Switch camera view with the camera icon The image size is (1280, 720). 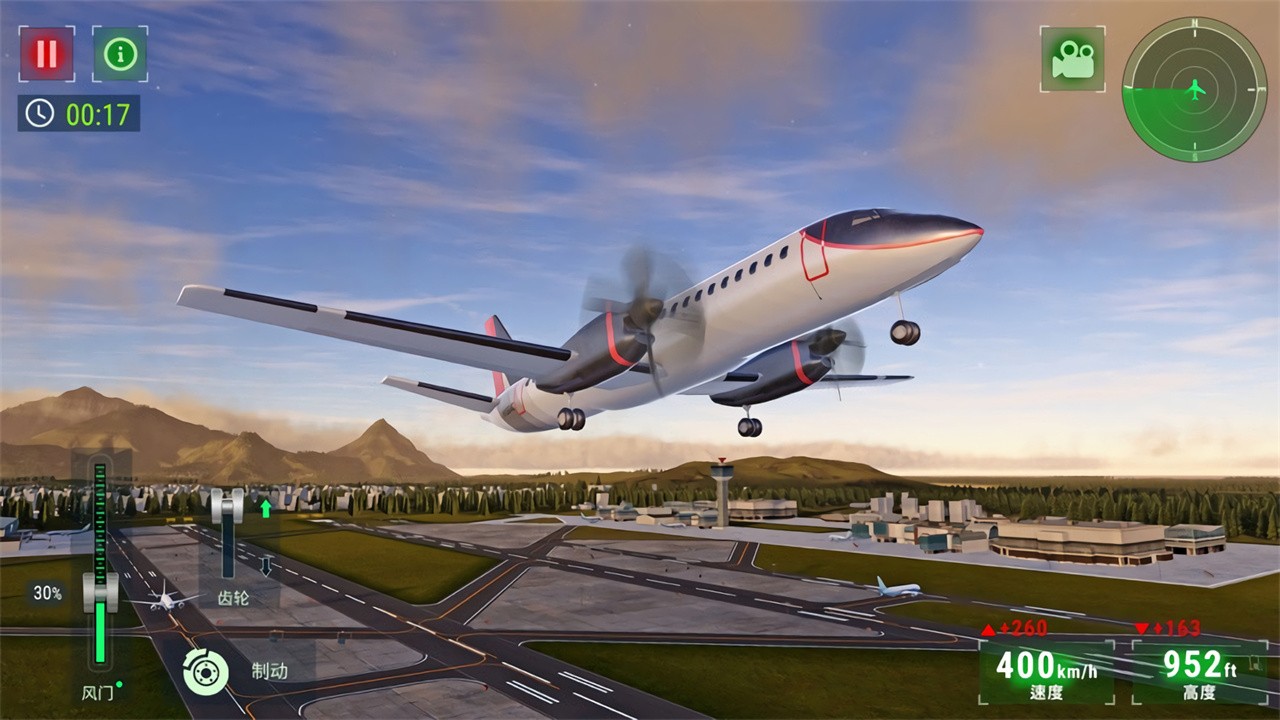[x=1072, y=59]
